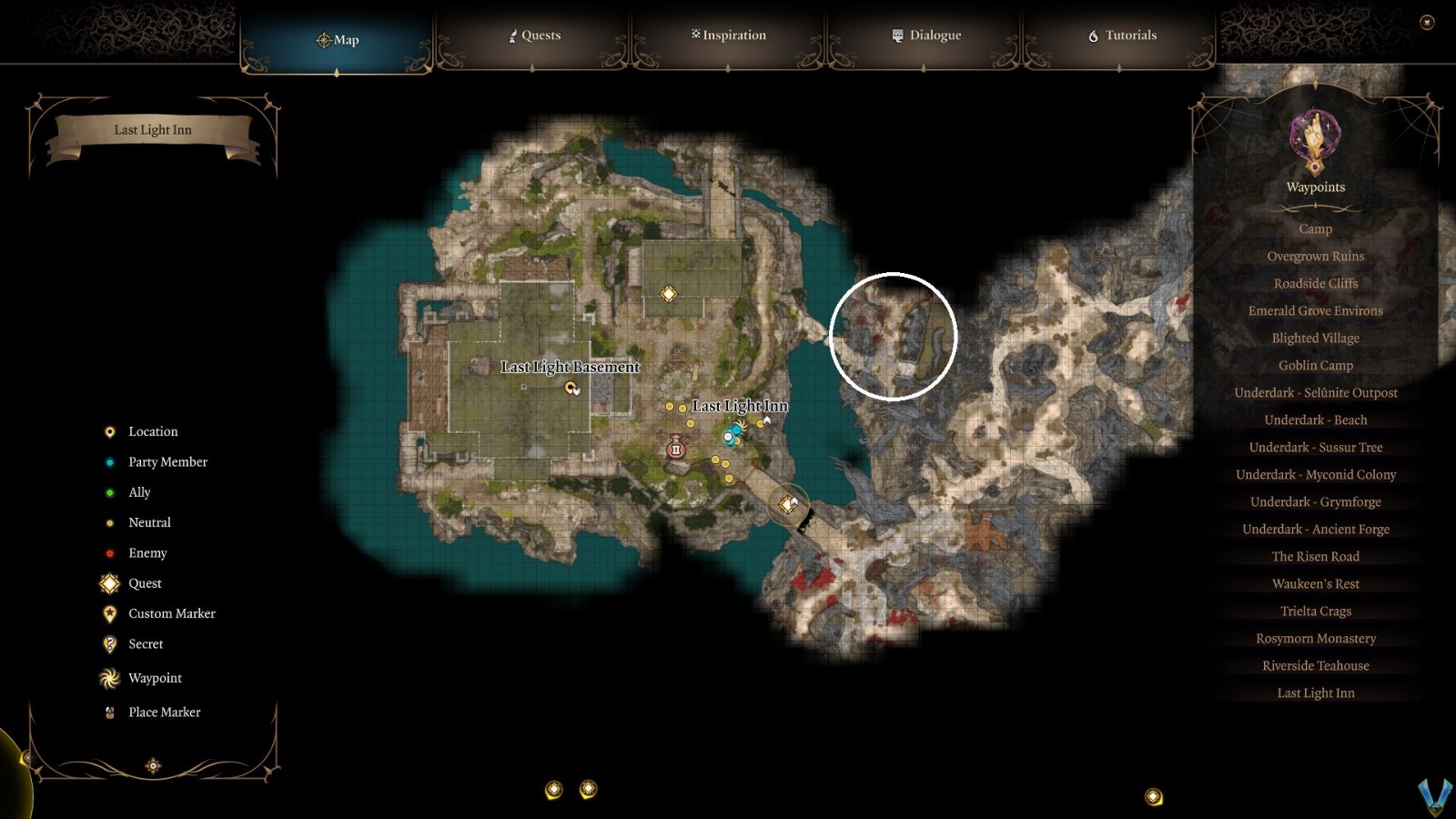Click the Custom Marker icon in the legend

[x=109, y=613]
